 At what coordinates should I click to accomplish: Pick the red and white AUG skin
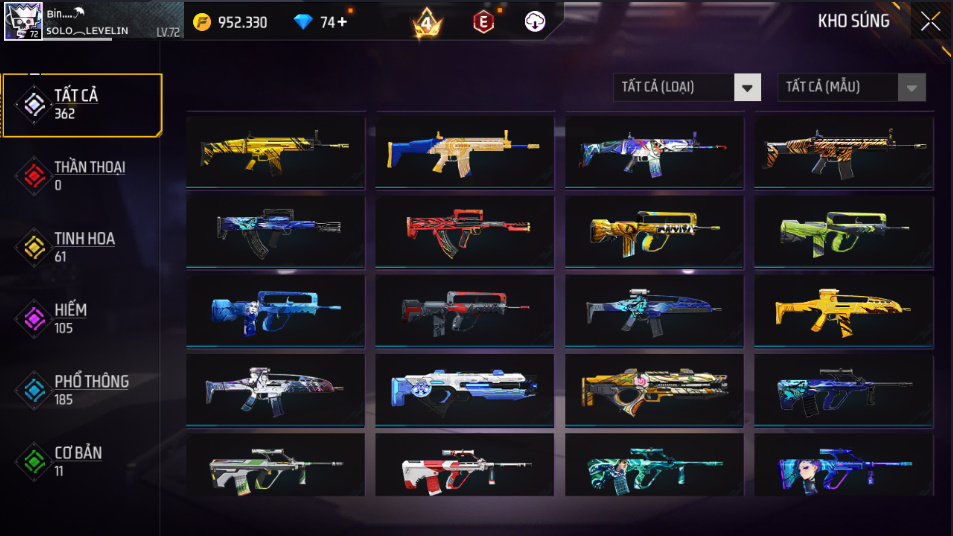[464, 466]
